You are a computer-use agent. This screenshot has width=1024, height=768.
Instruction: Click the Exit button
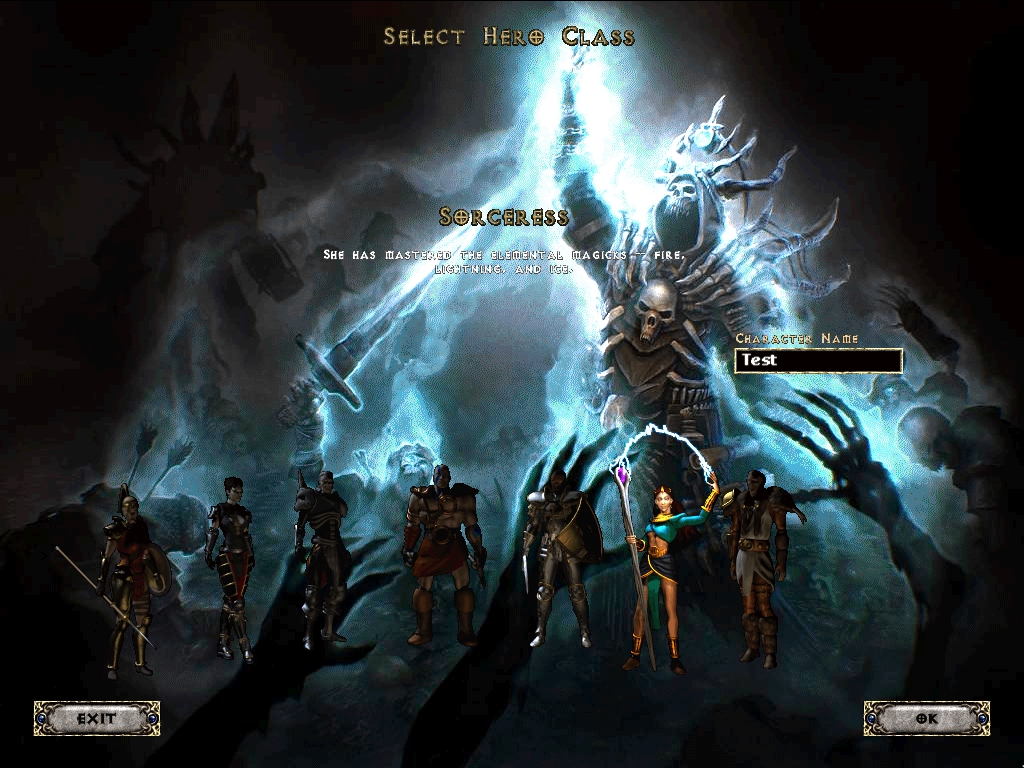[x=97, y=718]
